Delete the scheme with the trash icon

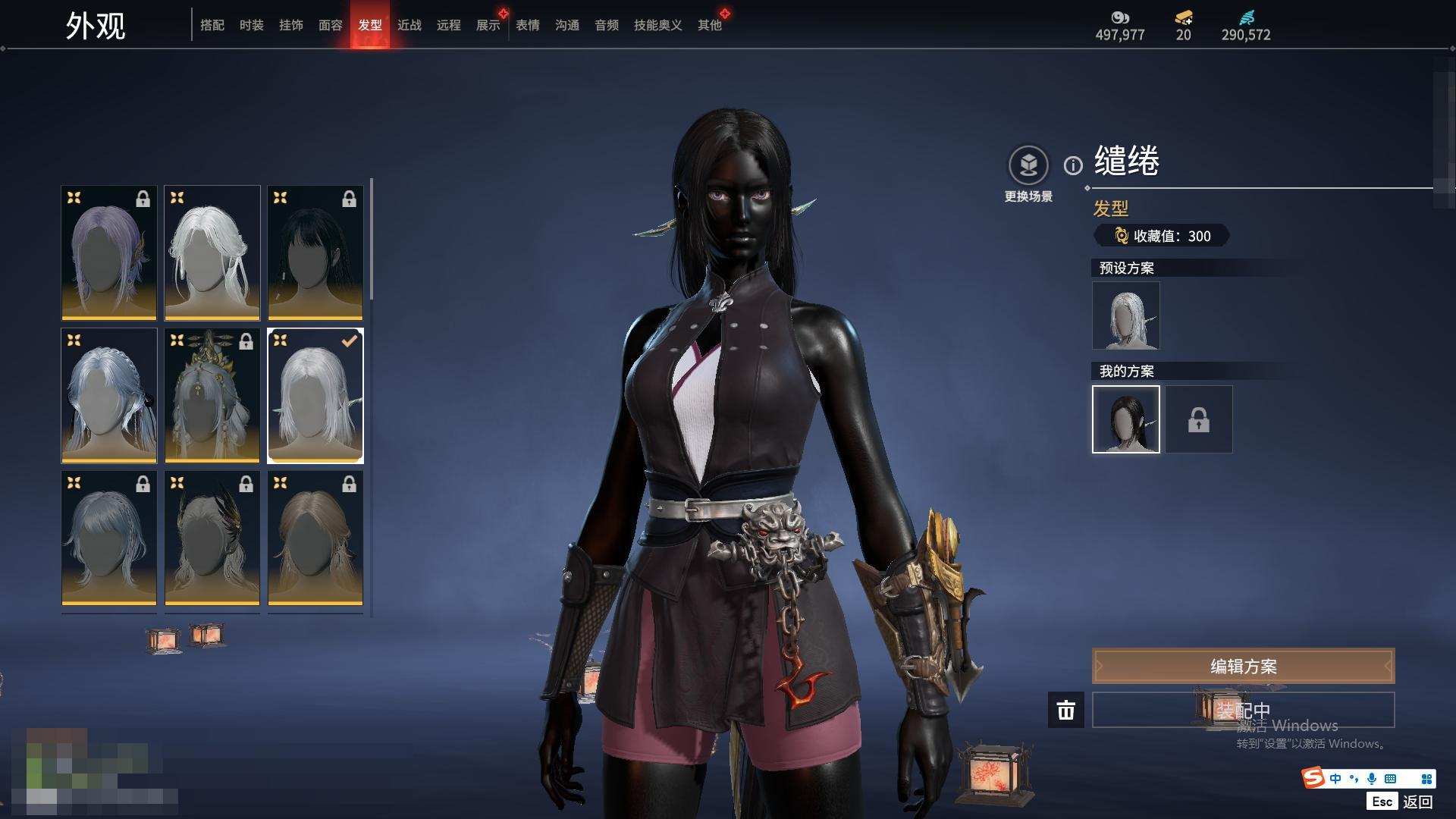(x=1066, y=710)
